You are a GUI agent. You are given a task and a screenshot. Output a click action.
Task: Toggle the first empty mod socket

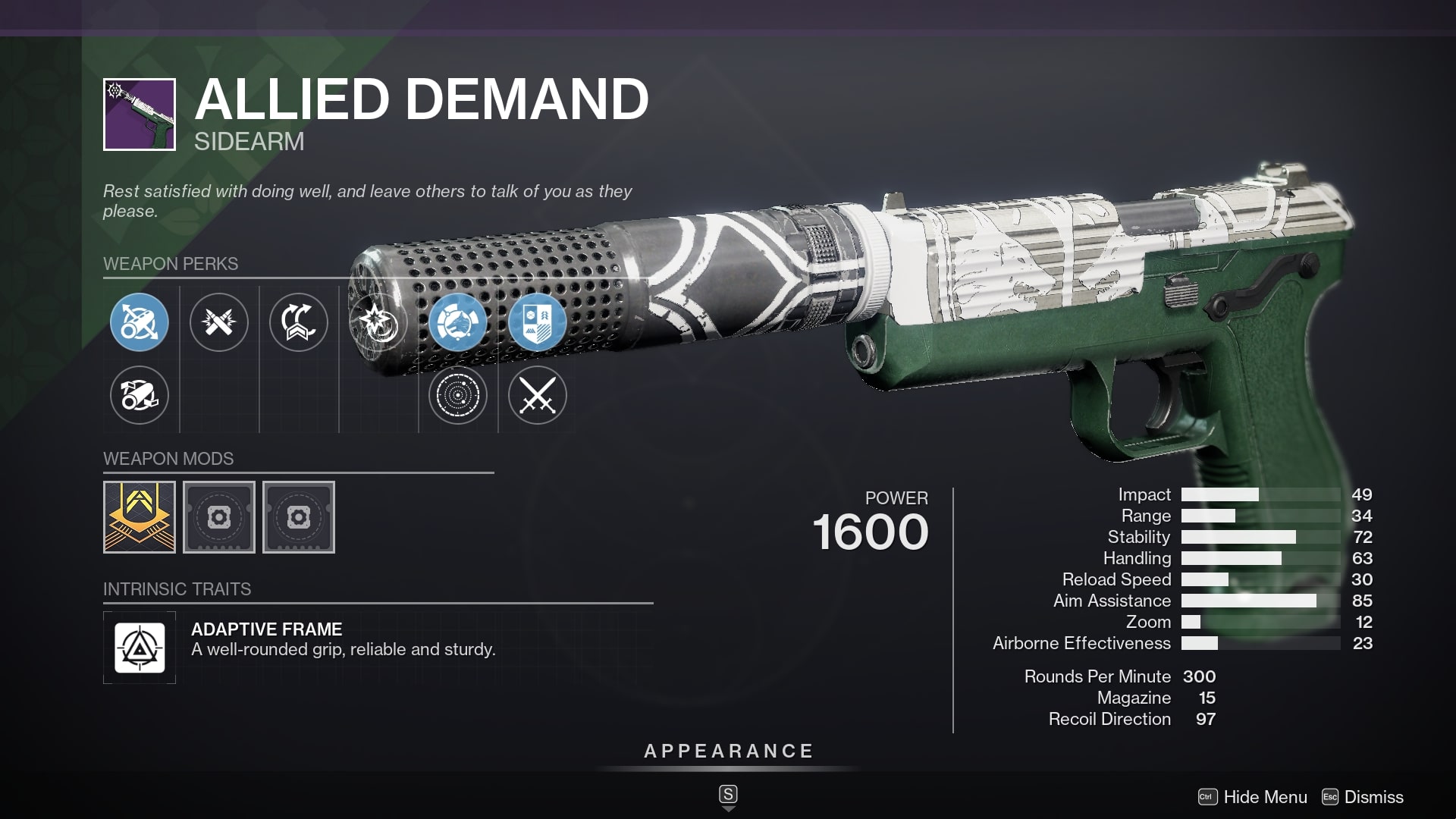[x=219, y=517]
